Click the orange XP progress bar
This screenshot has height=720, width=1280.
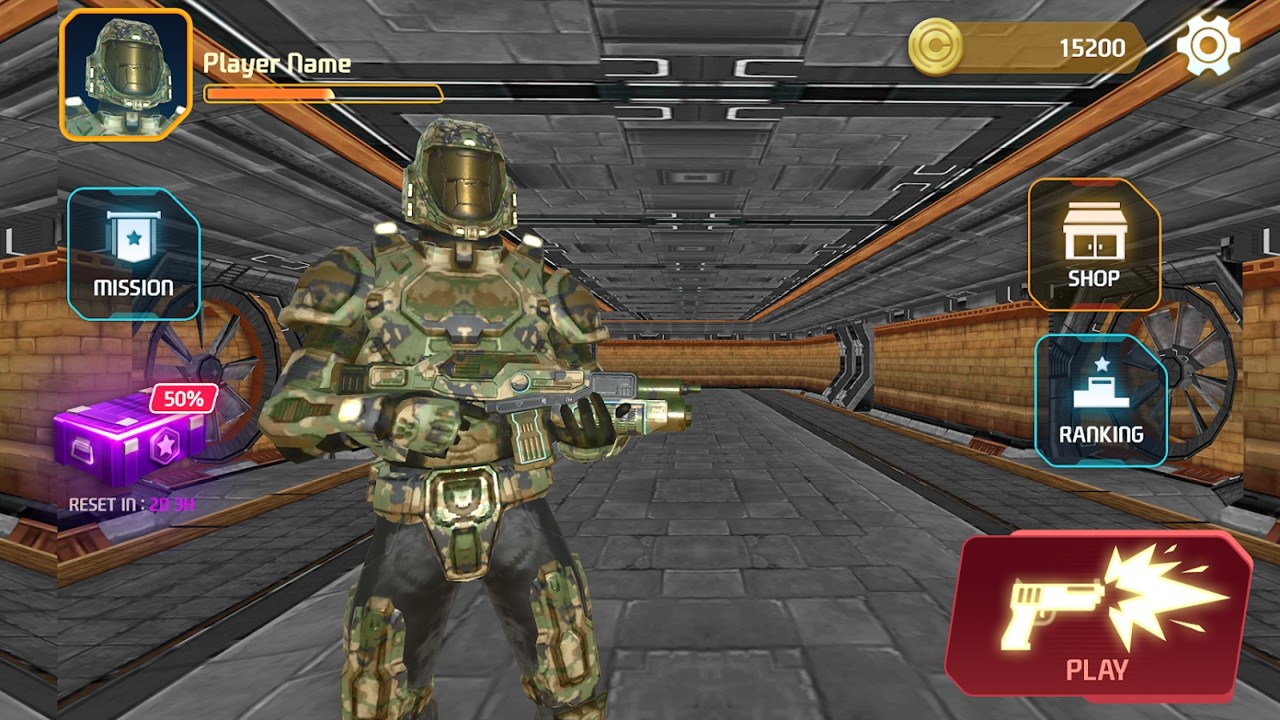click(x=322, y=95)
